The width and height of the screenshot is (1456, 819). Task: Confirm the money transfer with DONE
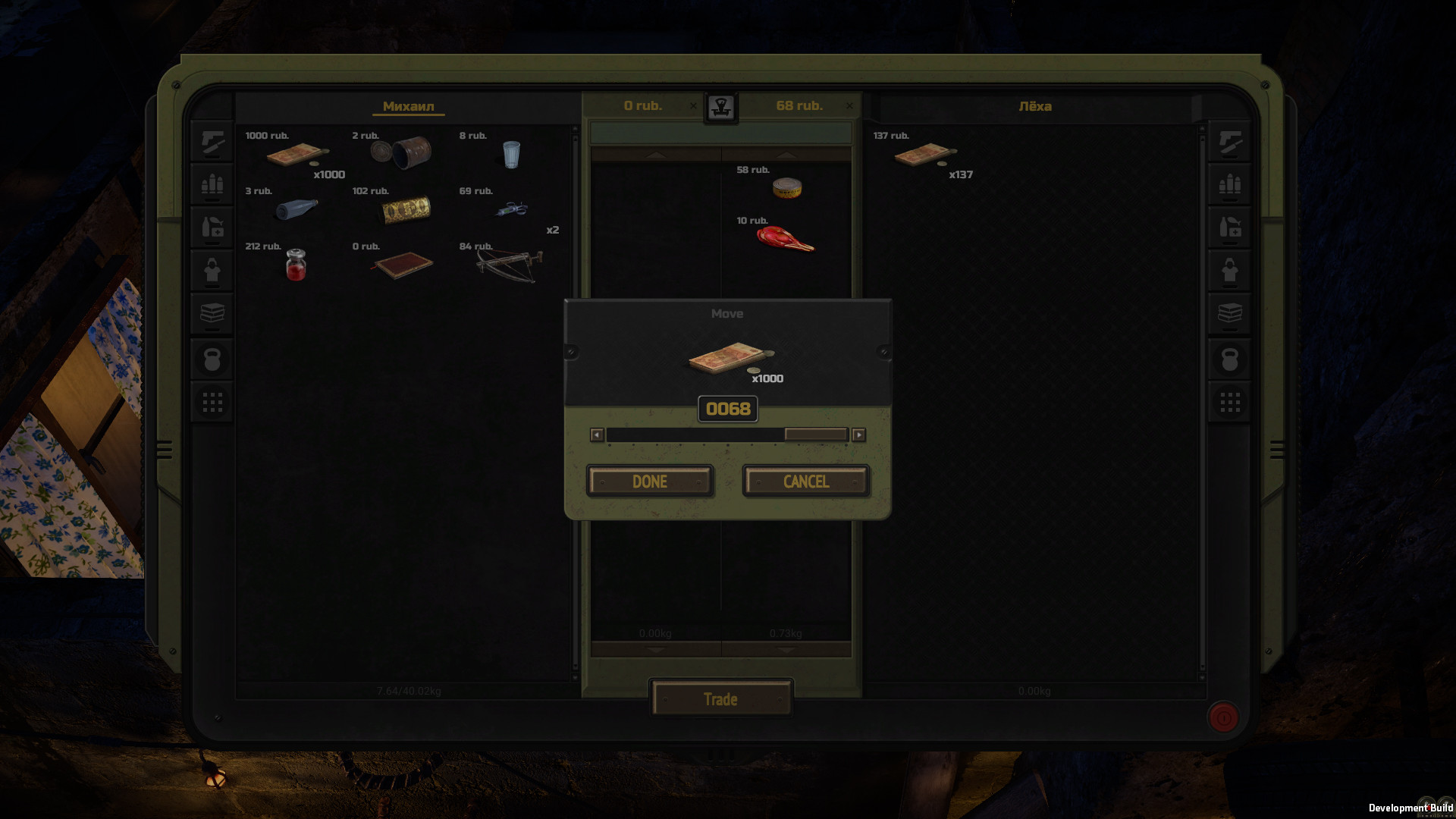point(649,481)
